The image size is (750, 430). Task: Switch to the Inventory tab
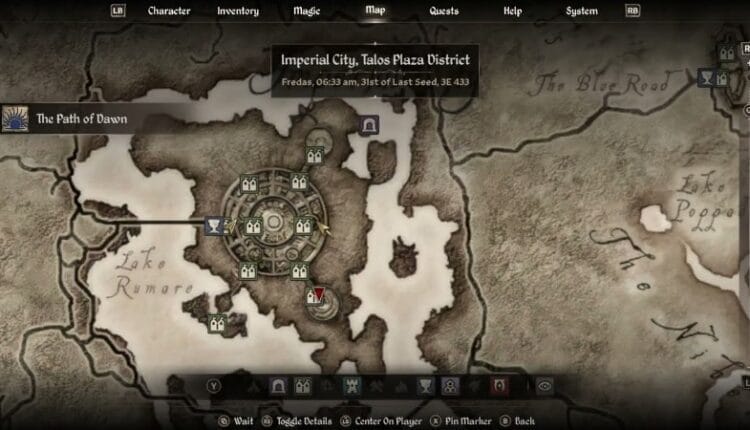(x=237, y=12)
